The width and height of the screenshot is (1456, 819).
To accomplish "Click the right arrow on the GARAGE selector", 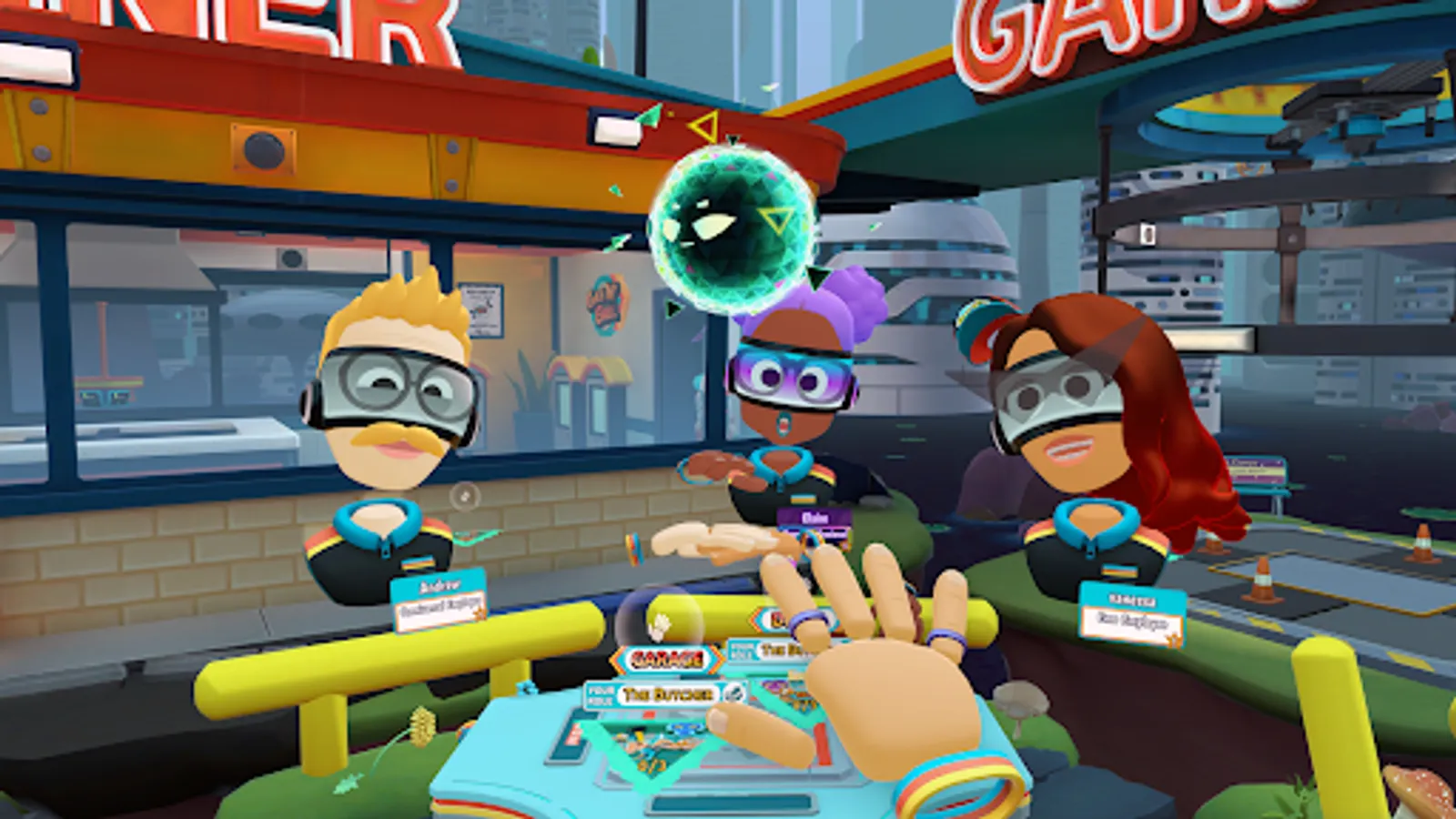I will click(714, 658).
